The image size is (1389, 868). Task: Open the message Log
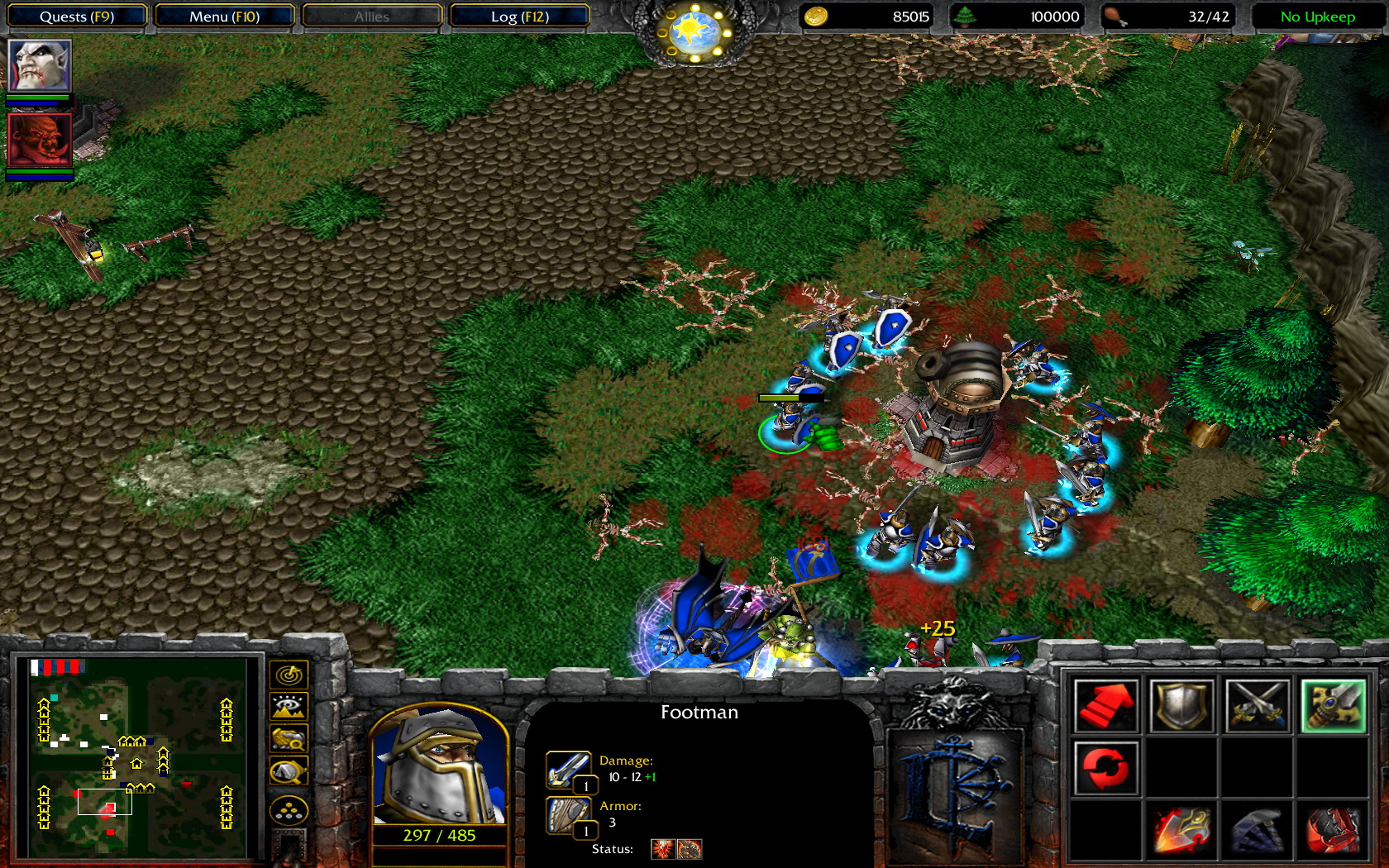coord(519,16)
